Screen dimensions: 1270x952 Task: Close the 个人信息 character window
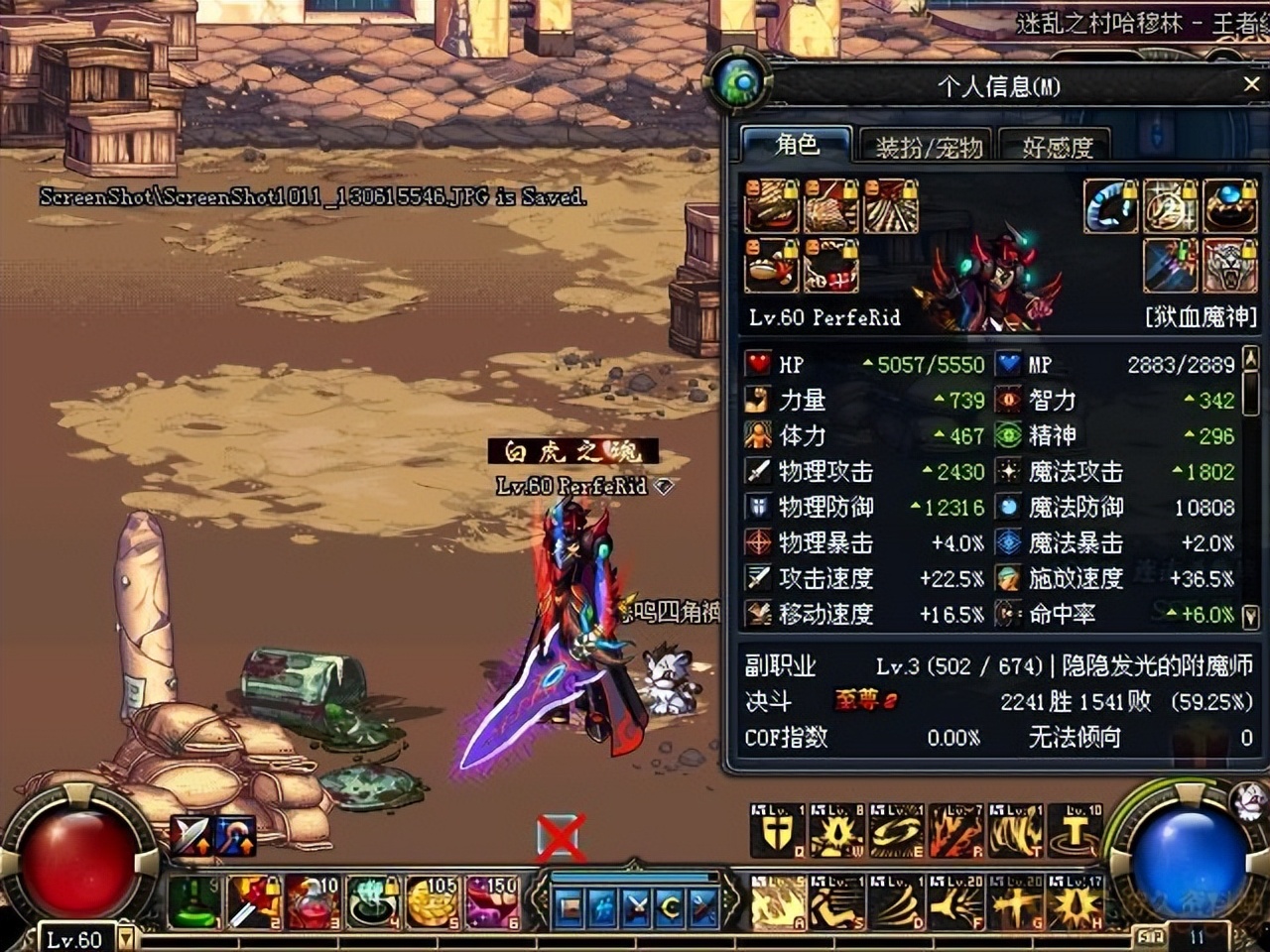point(1251,85)
